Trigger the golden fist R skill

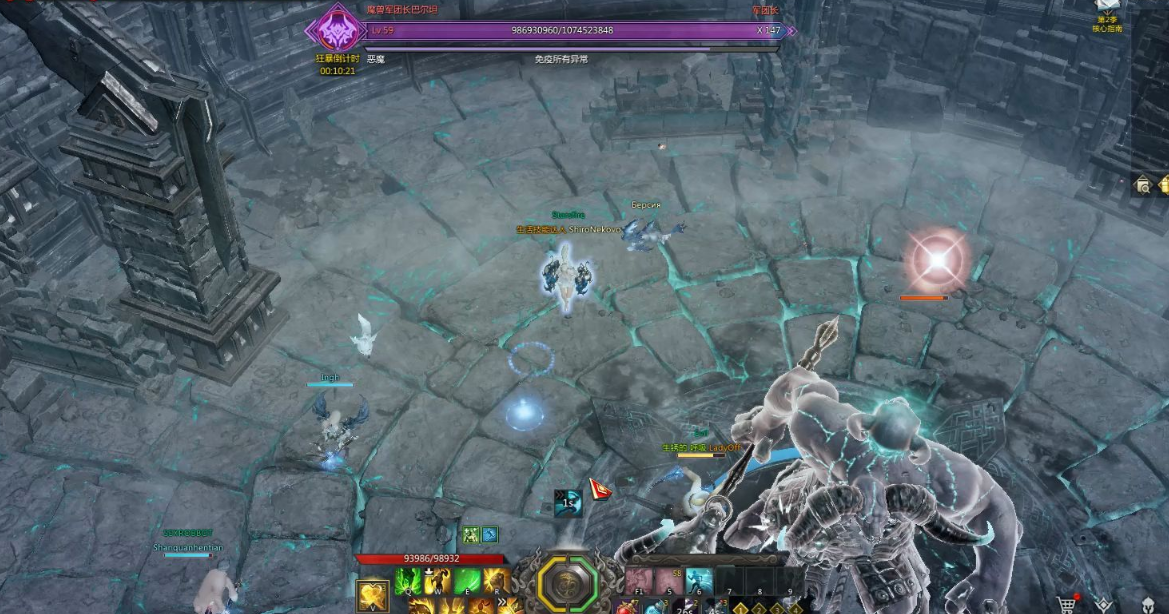496,581
